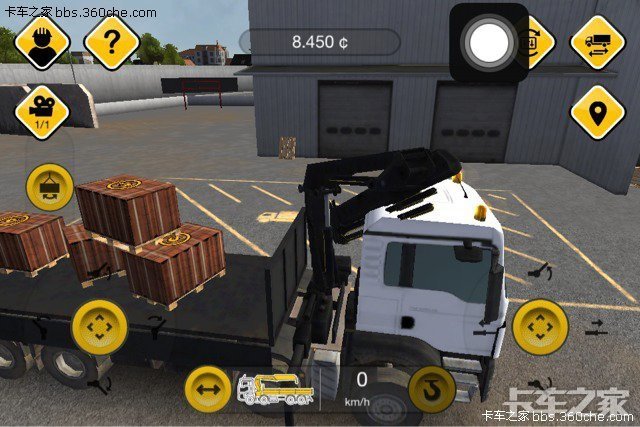The height and width of the screenshot is (427, 640).
Task: Tap the horizontal double-arrow button
Action: (x=209, y=389)
